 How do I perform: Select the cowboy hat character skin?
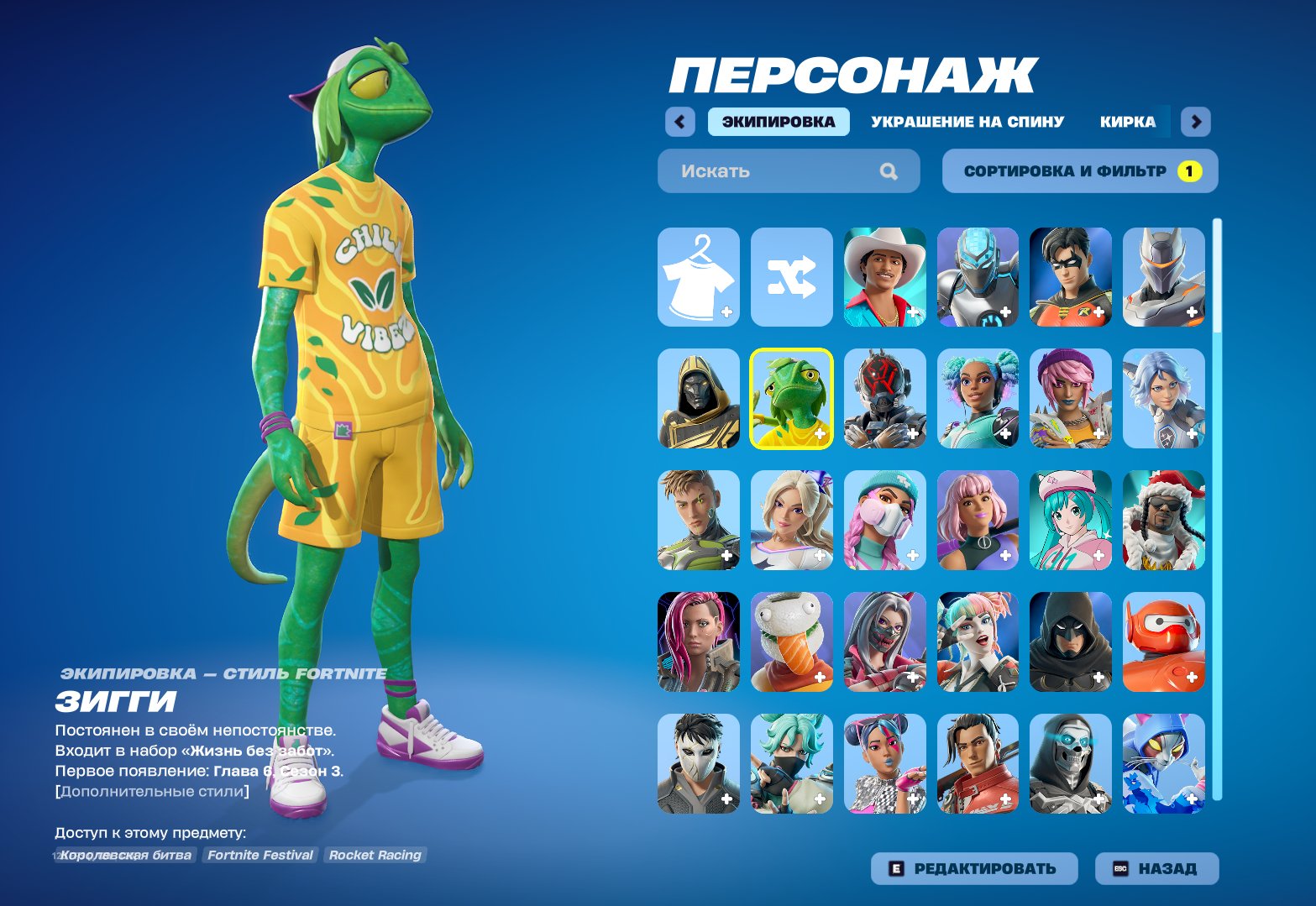tap(883, 277)
